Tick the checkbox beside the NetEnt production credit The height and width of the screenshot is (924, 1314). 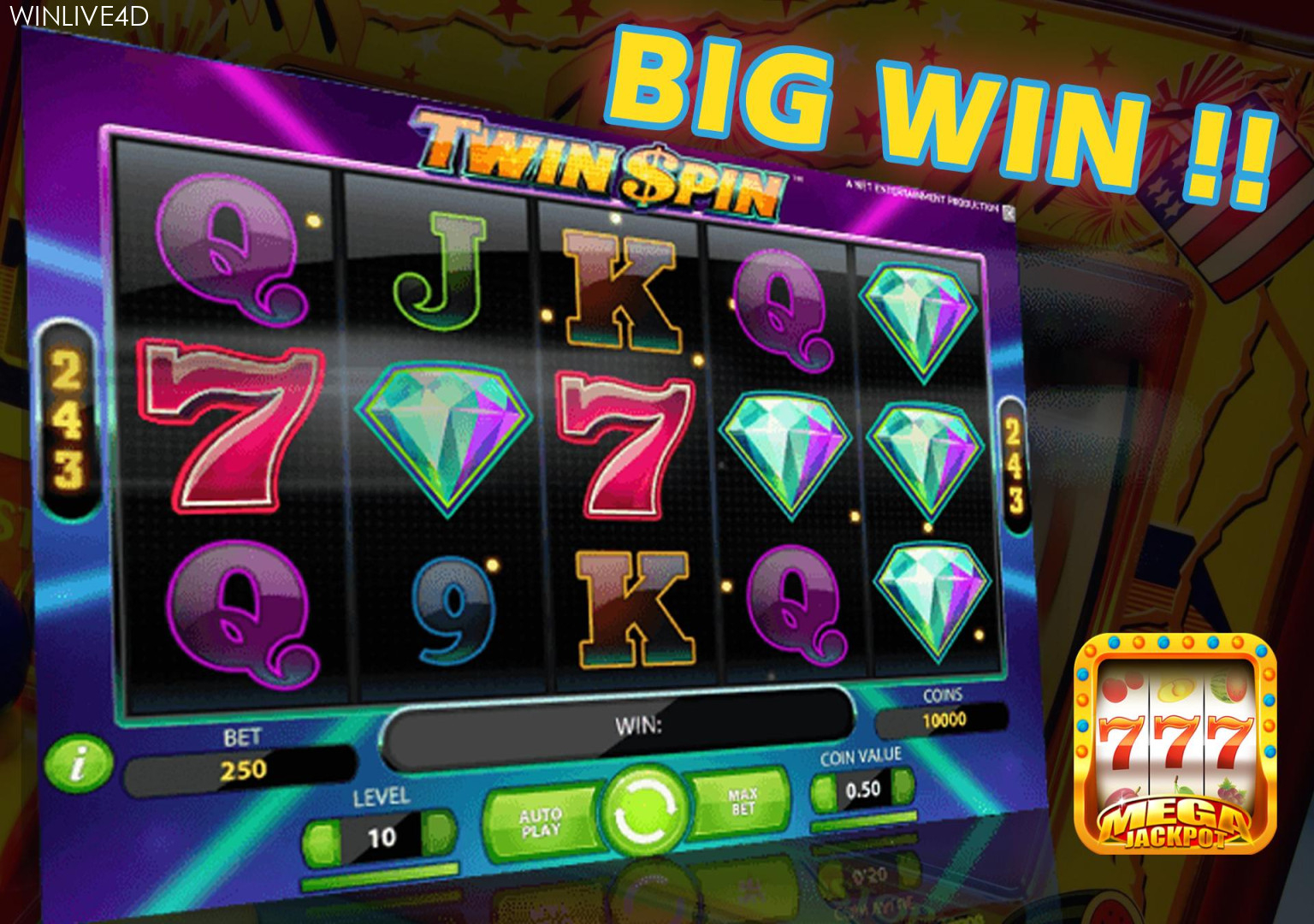(x=1009, y=212)
